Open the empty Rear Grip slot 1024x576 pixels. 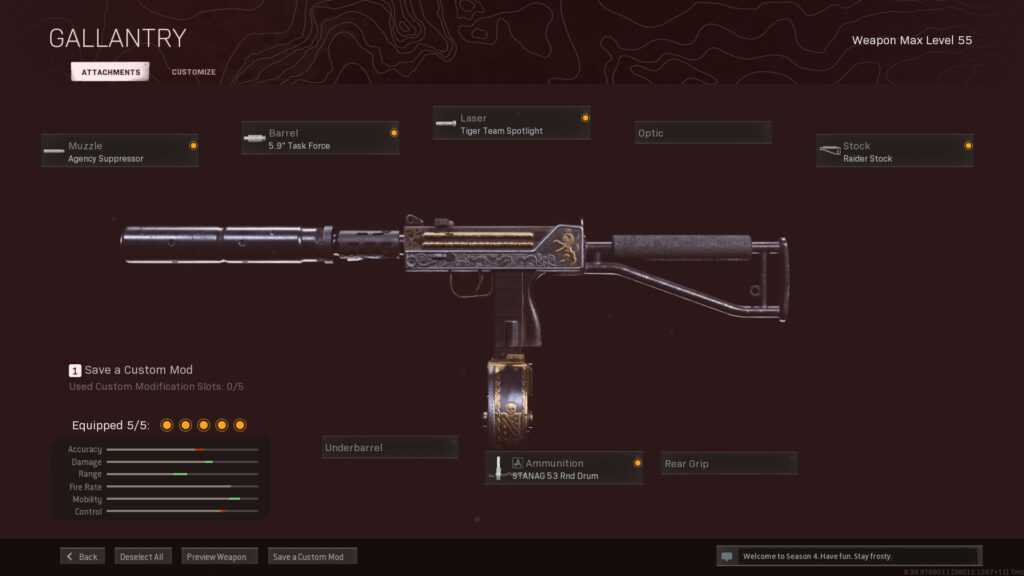(x=729, y=464)
